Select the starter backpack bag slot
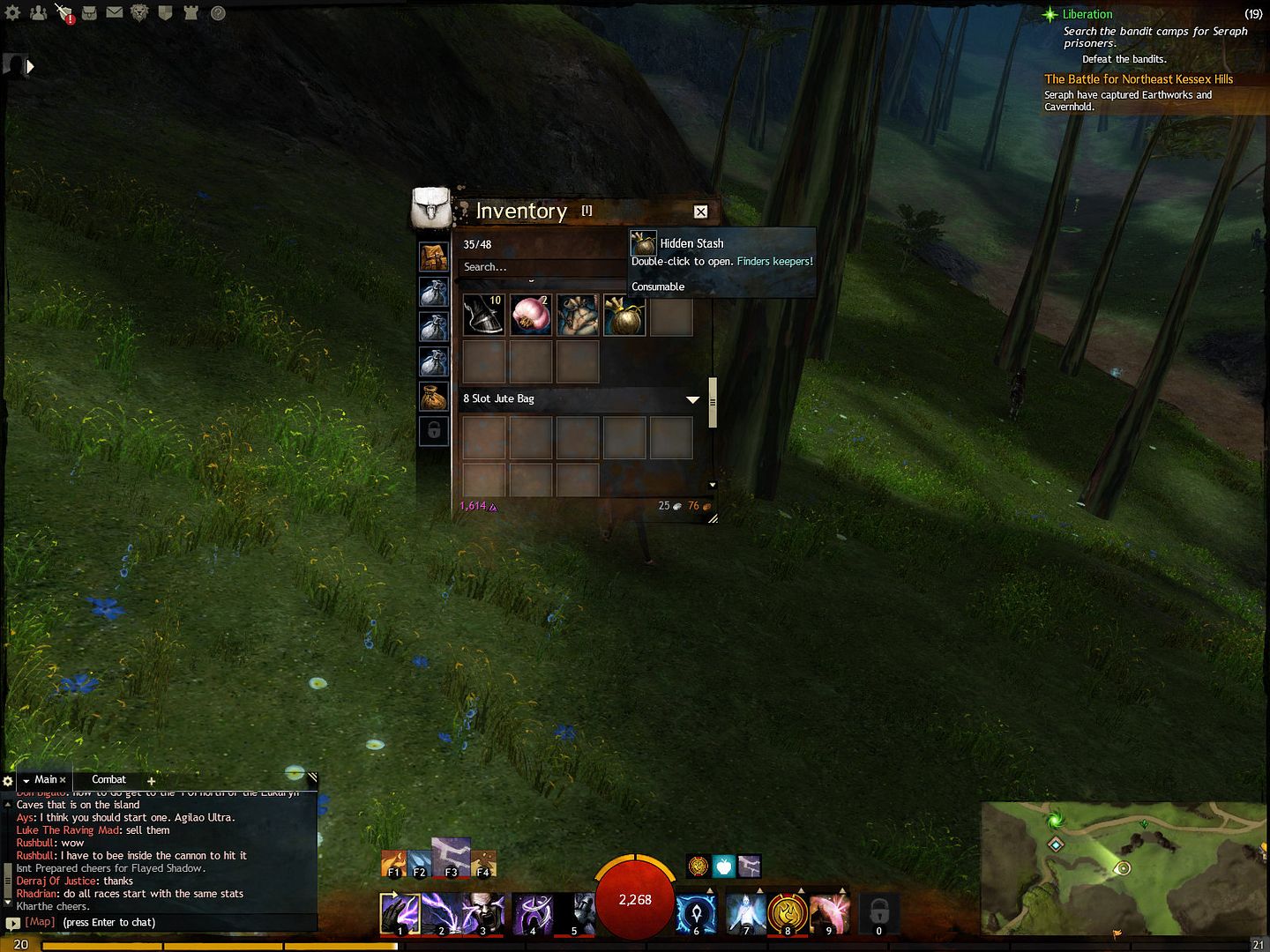 point(433,257)
